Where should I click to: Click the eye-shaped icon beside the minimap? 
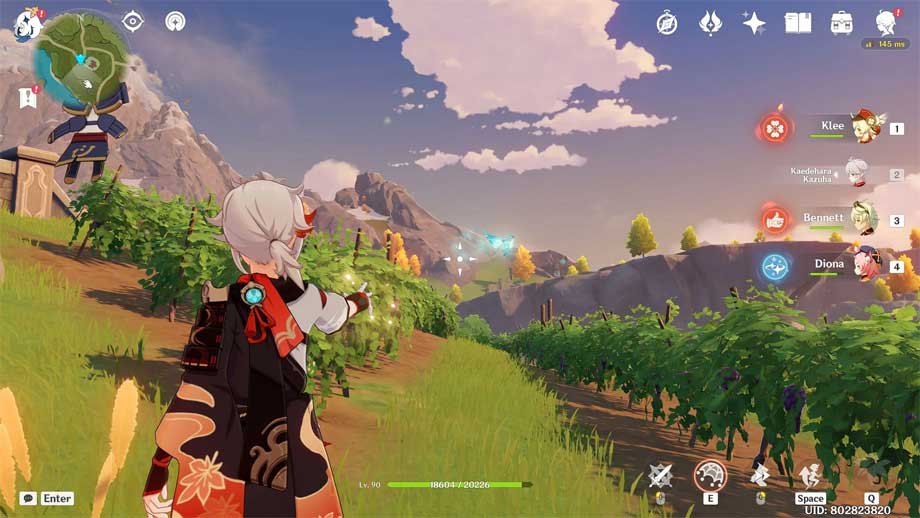tap(133, 20)
